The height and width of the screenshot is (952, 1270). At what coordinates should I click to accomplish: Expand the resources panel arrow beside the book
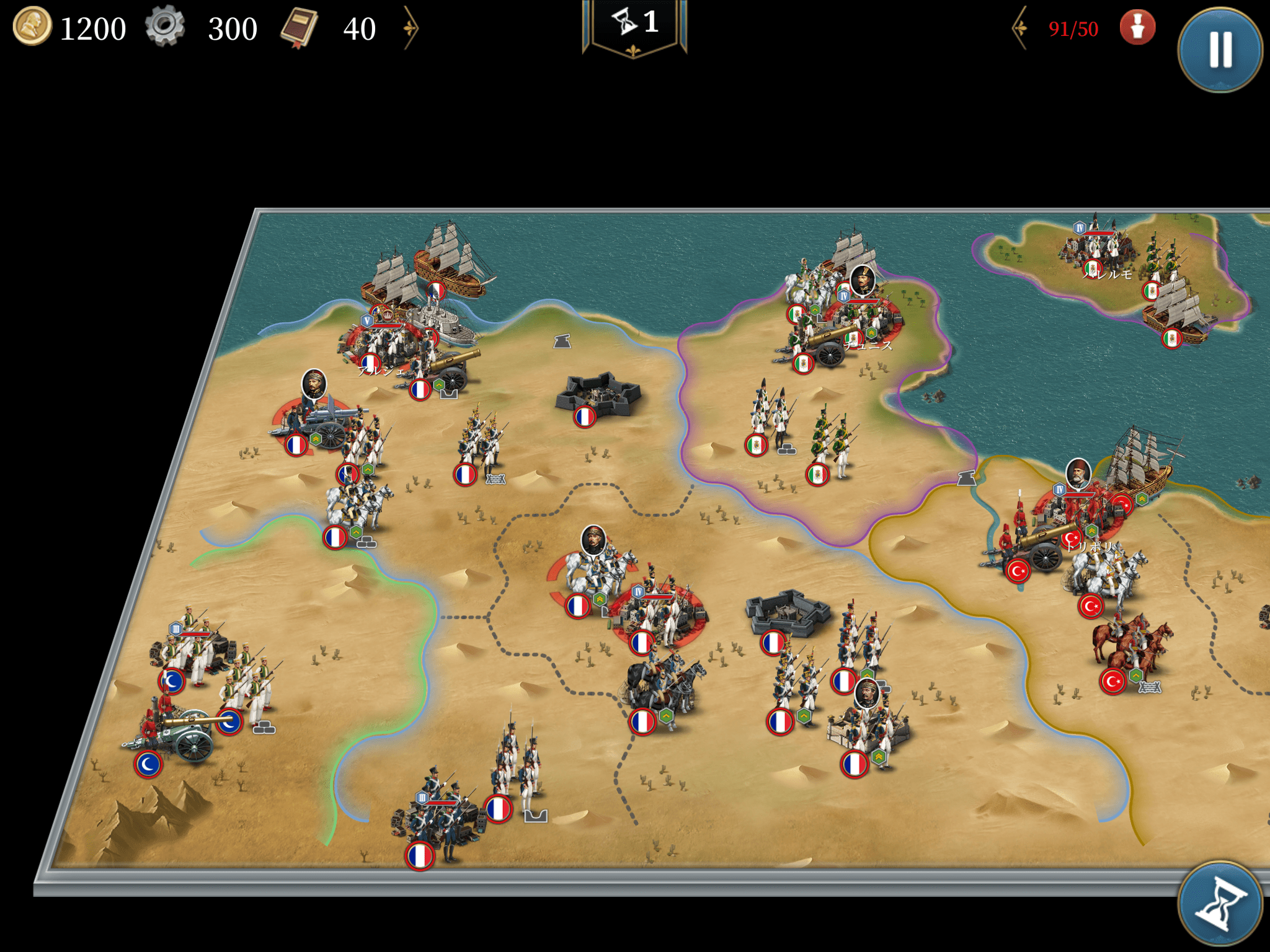(x=411, y=28)
